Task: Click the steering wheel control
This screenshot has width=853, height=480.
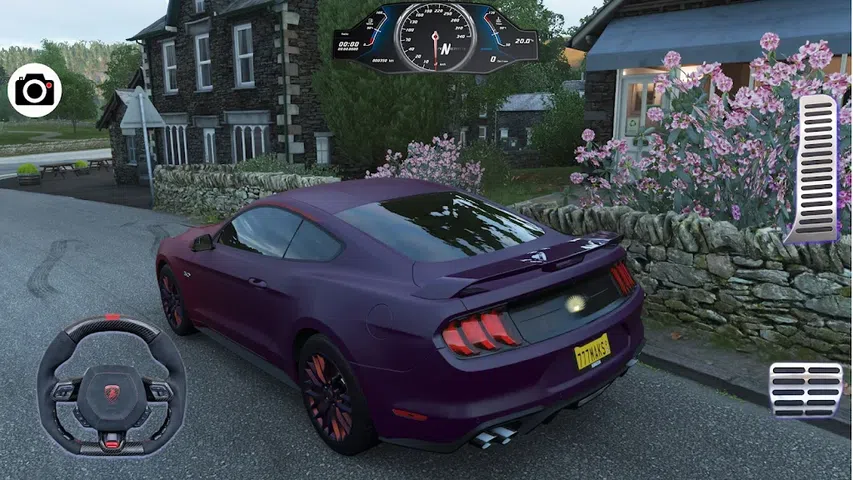Action: click(111, 386)
